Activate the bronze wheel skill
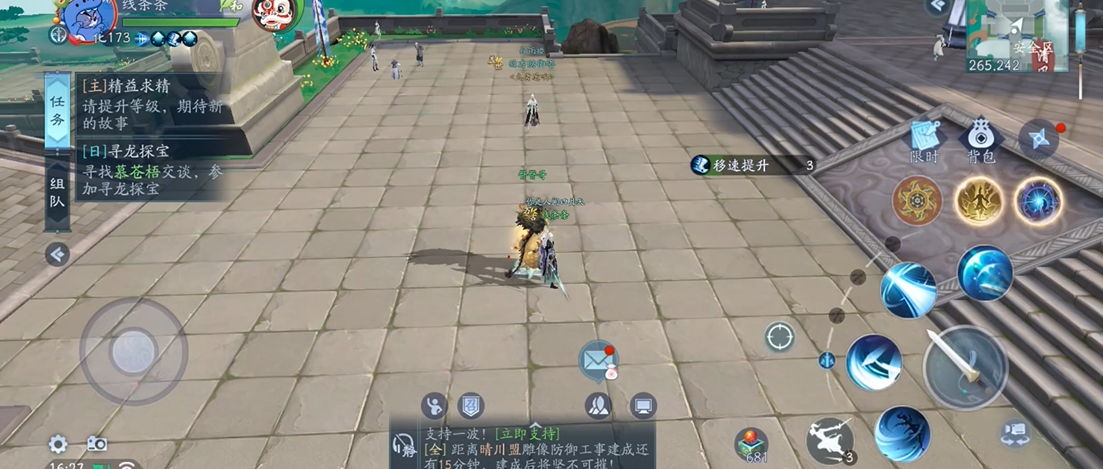This screenshot has width=1103, height=469. click(916, 201)
